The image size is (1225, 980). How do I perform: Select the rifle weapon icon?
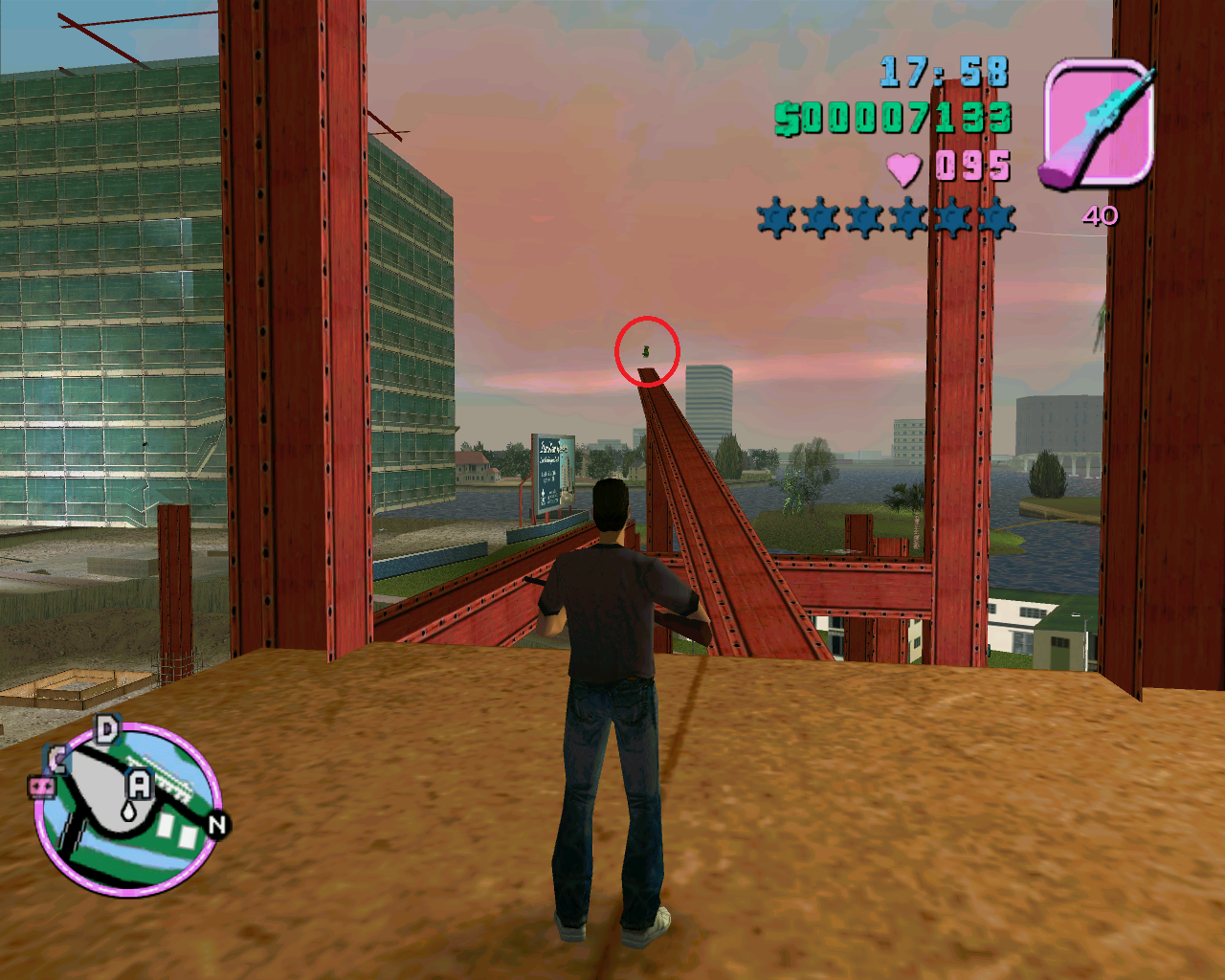pyautogui.click(x=1097, y=122)
